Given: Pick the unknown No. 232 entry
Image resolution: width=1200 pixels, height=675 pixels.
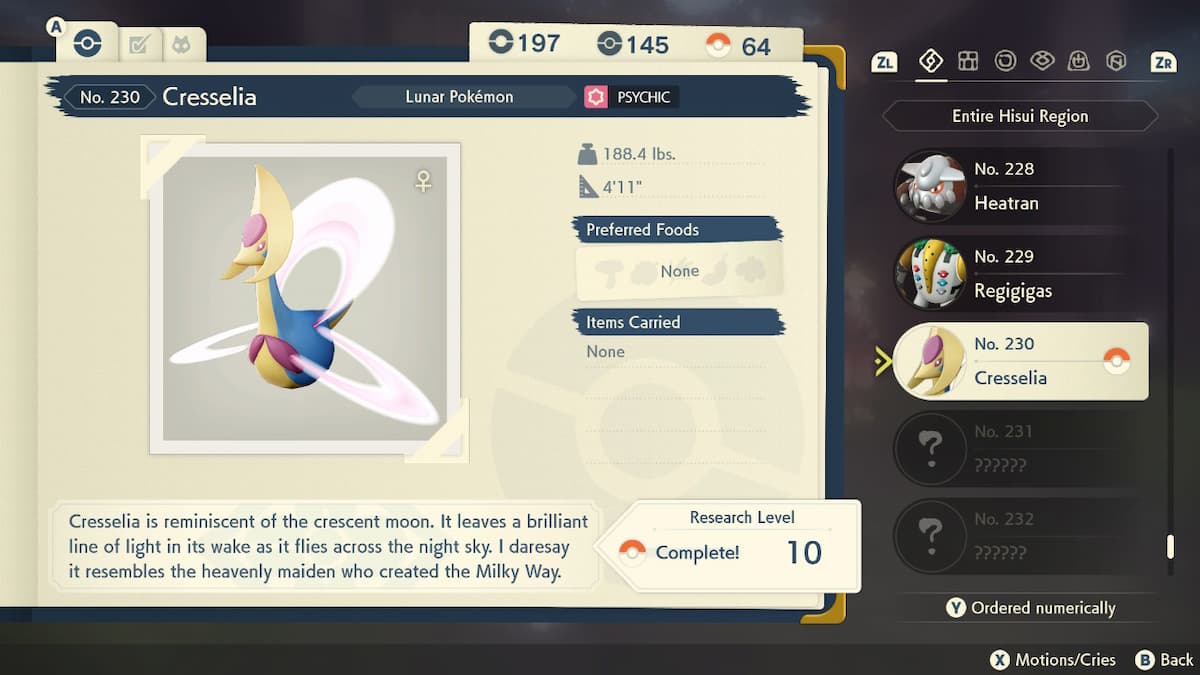Looking at the screenshot, I should pos(1018,537).
